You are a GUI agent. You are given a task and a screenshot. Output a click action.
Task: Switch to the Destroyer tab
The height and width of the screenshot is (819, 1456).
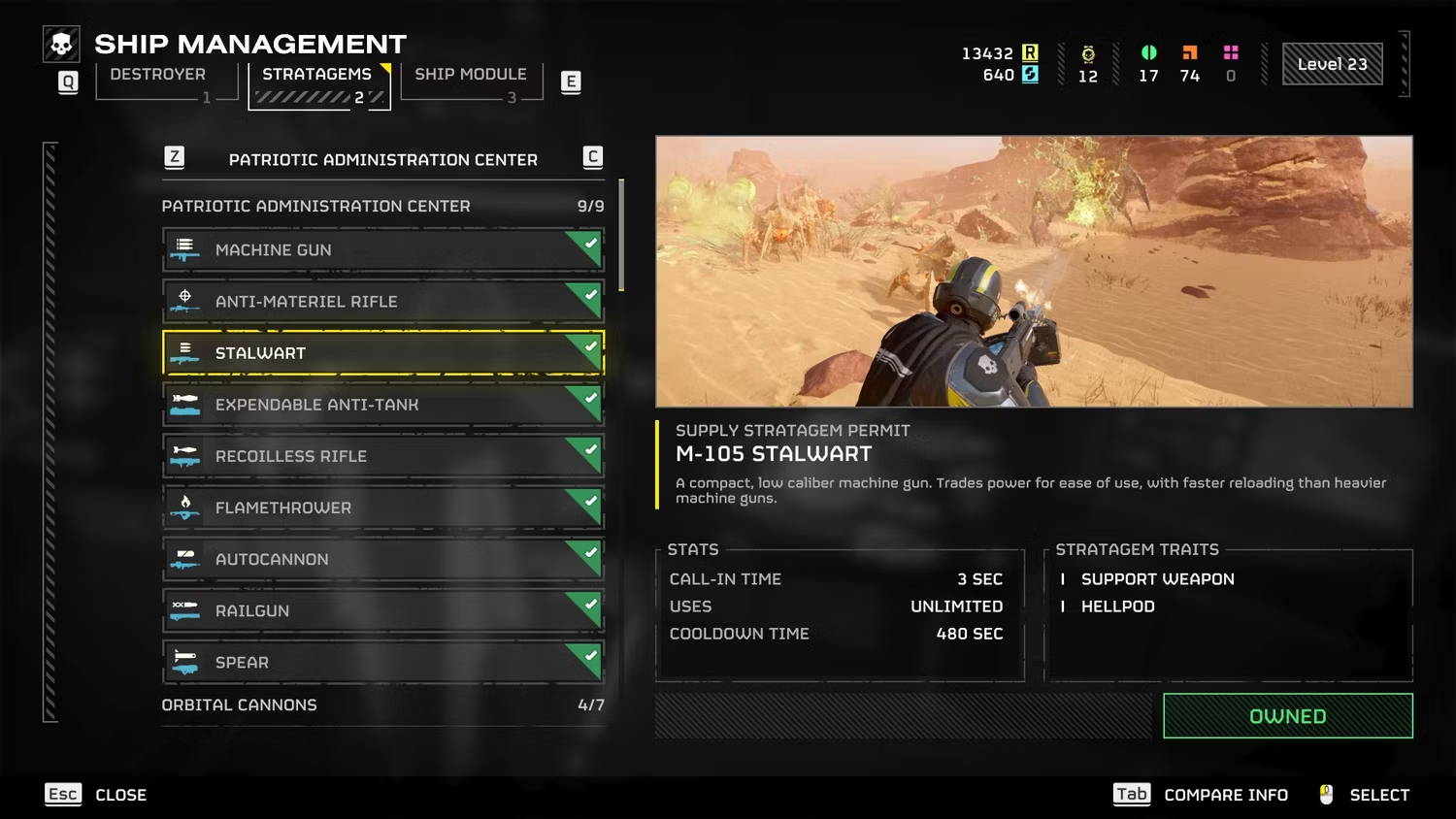click(x=158, y=76)
